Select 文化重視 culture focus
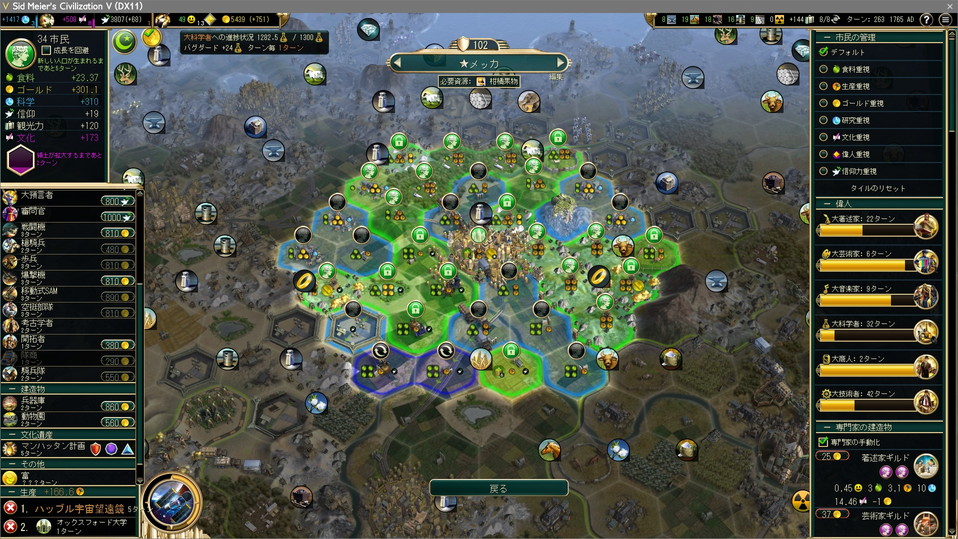 pos(825,137)
